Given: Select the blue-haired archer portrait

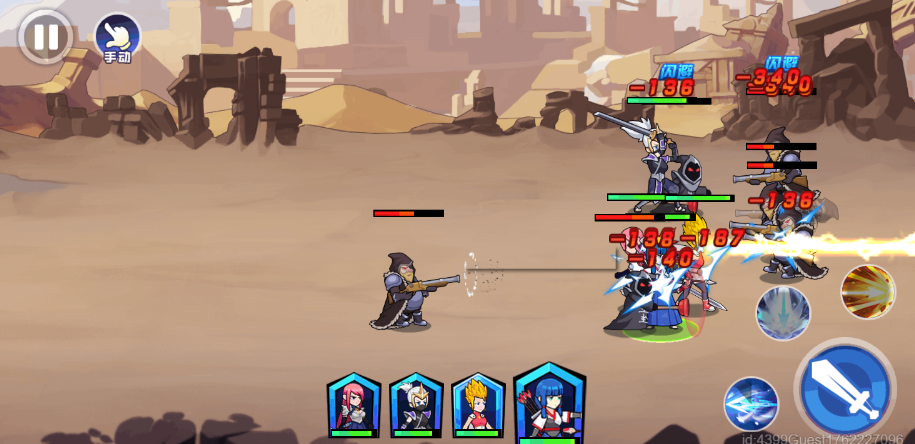Looking at the screenshot, I should tap(549, 402).
